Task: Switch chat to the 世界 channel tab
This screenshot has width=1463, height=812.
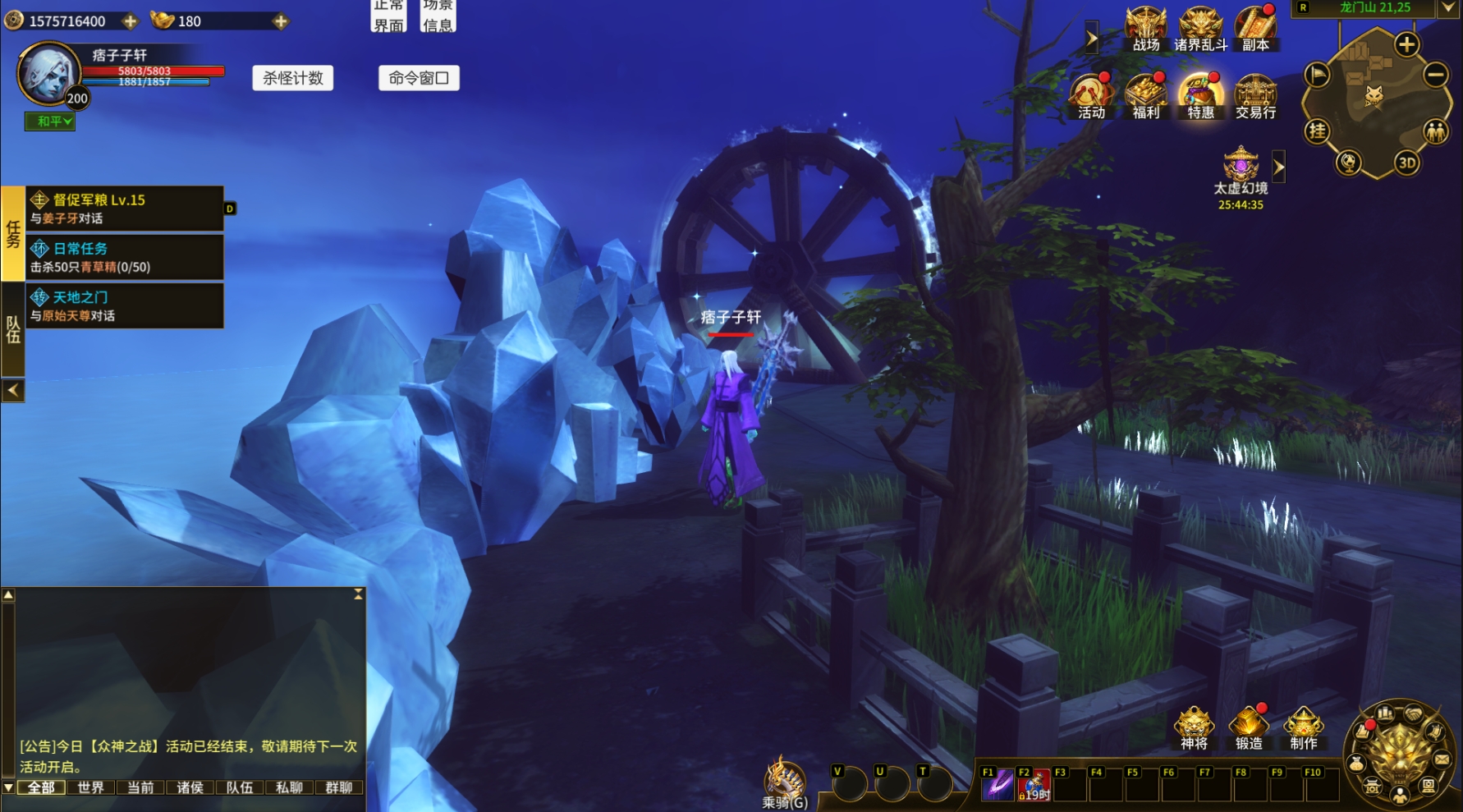Action: (x=90, y=787)
